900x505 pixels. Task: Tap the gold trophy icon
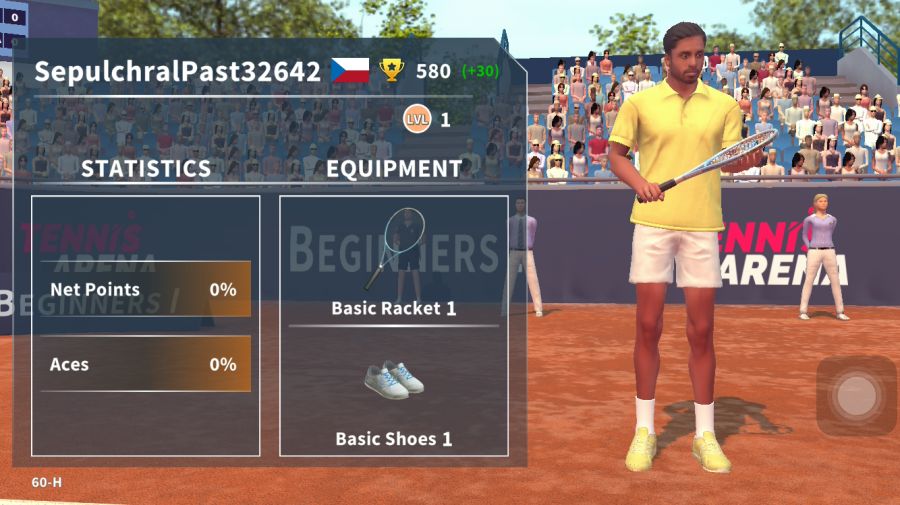392,71
